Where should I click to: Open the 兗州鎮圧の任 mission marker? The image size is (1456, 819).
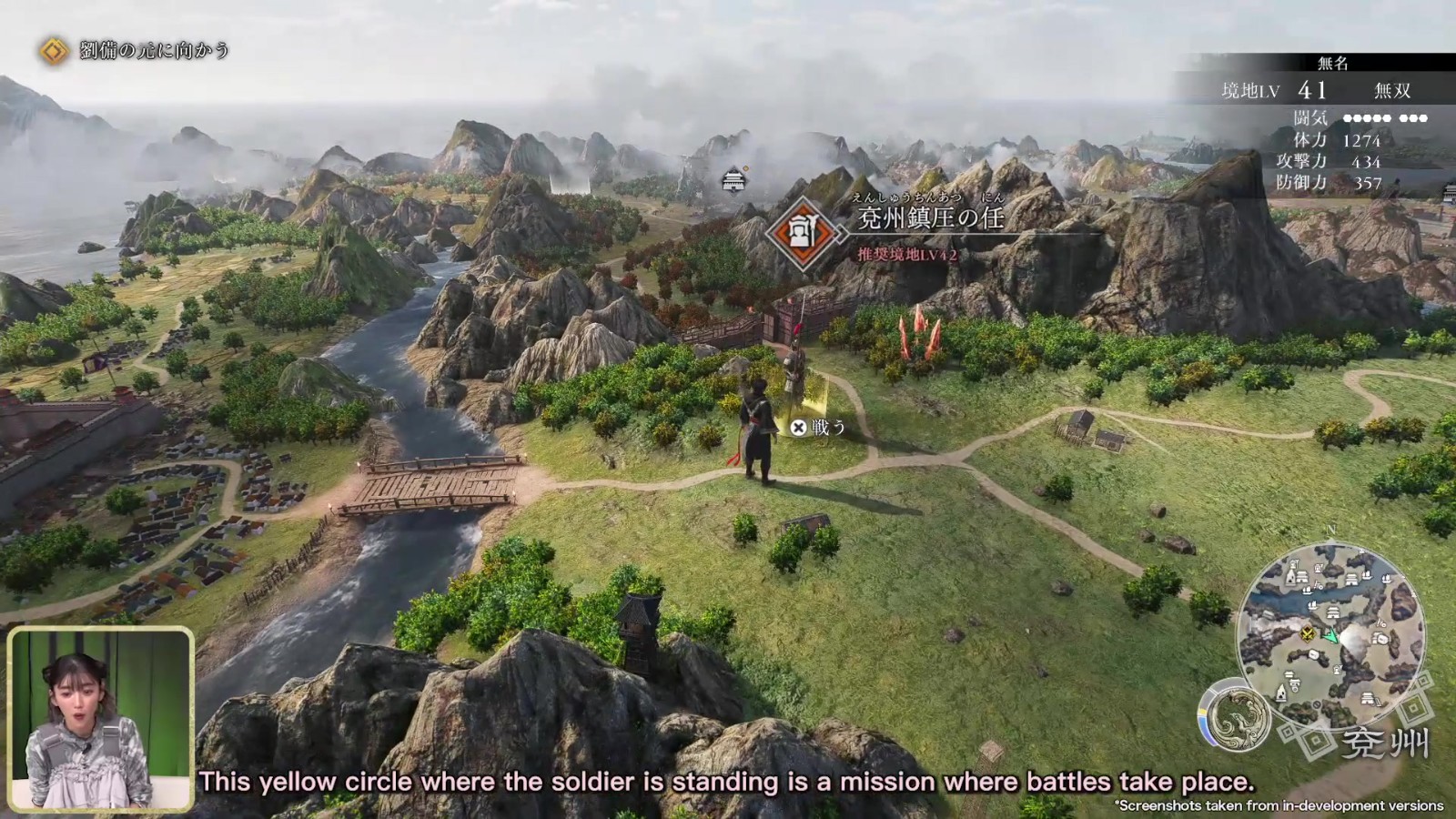click(x=803, y=233)
